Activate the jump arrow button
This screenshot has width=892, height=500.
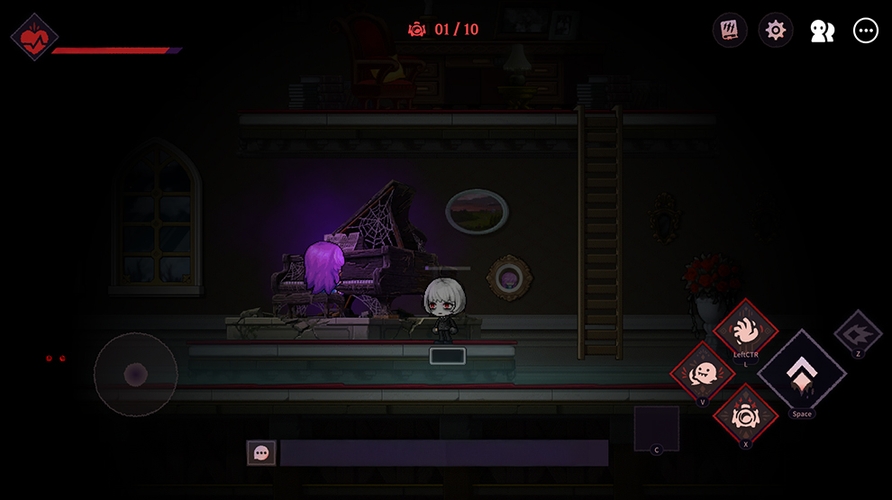pyautogui.click(x=801, y=372)
